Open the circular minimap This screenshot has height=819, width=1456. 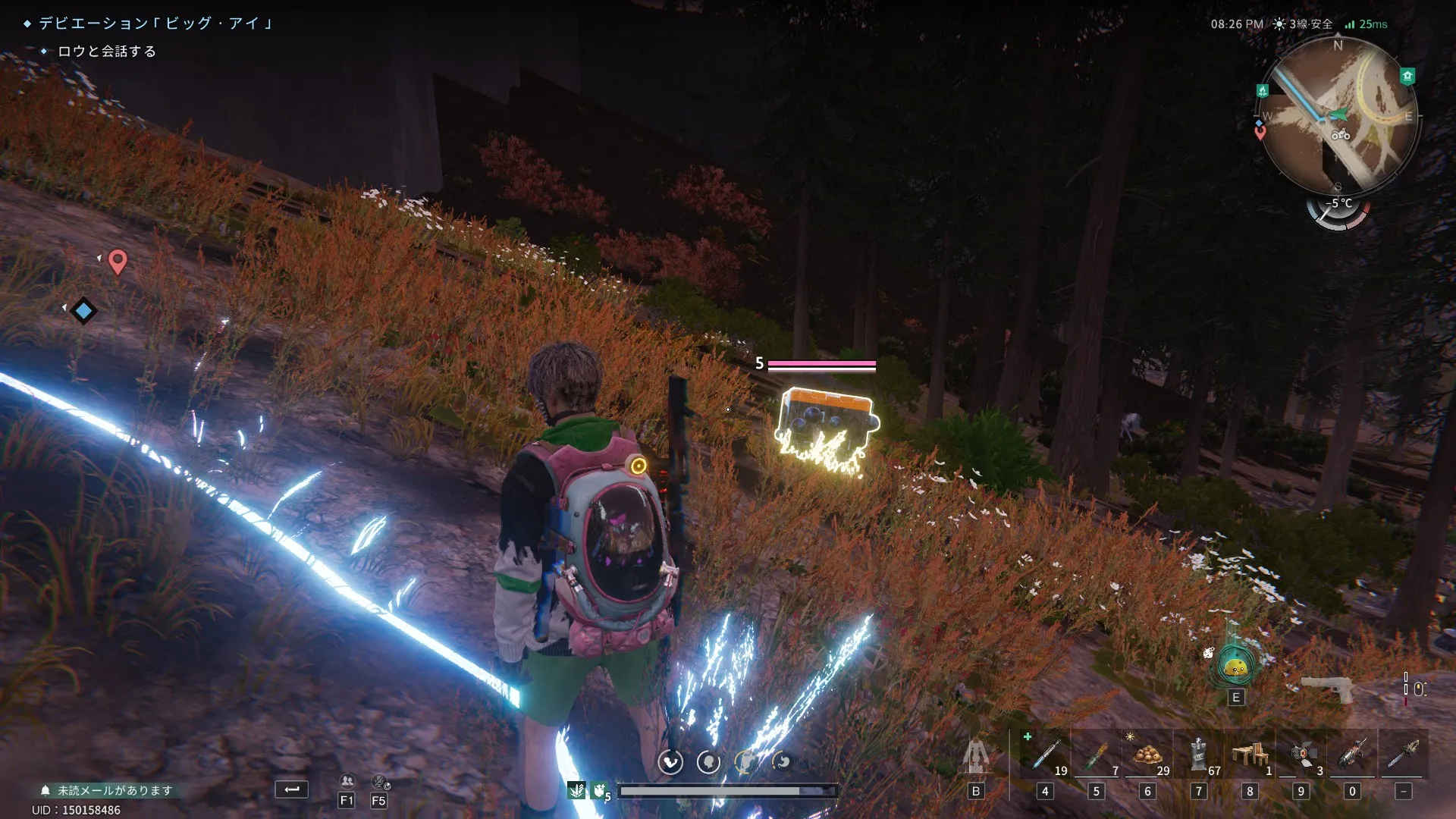(x=1338, y=114)
